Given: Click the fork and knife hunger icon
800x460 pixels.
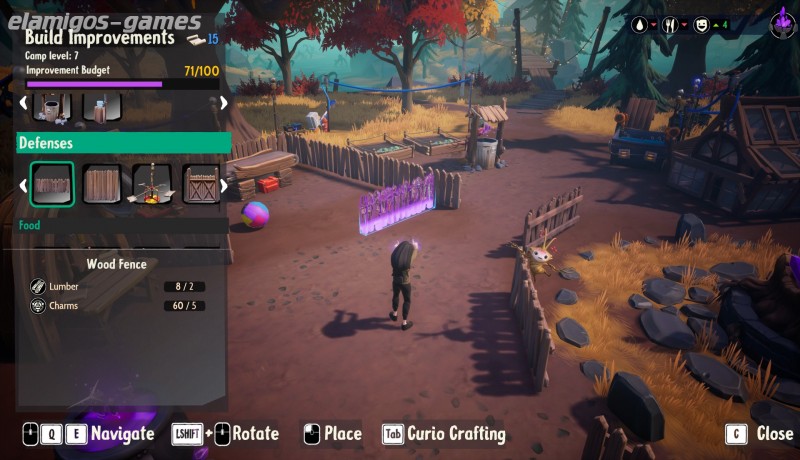Looking at the screenshot, I should 671,24.
